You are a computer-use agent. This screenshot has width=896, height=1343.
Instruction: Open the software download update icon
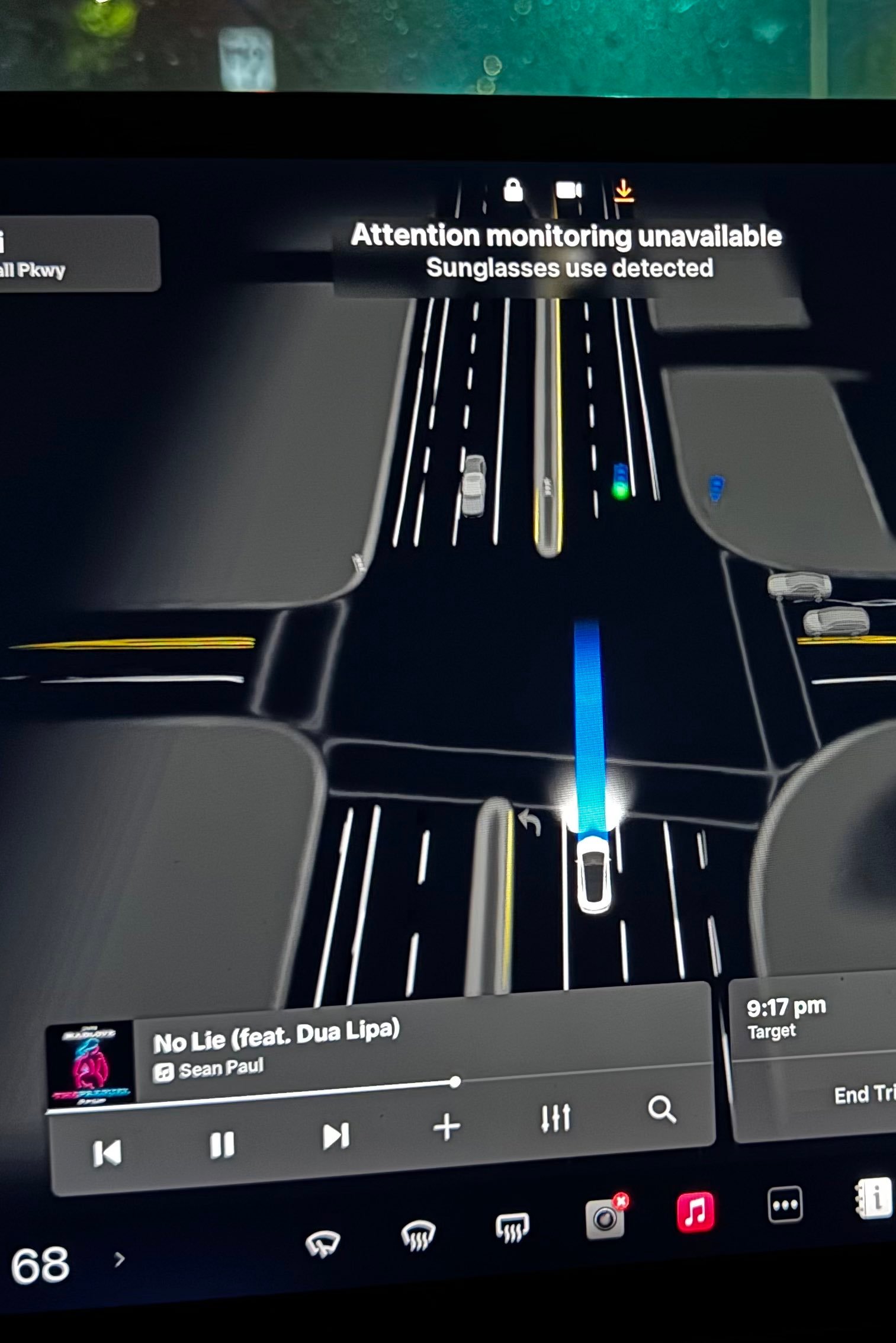click(623, 191)
